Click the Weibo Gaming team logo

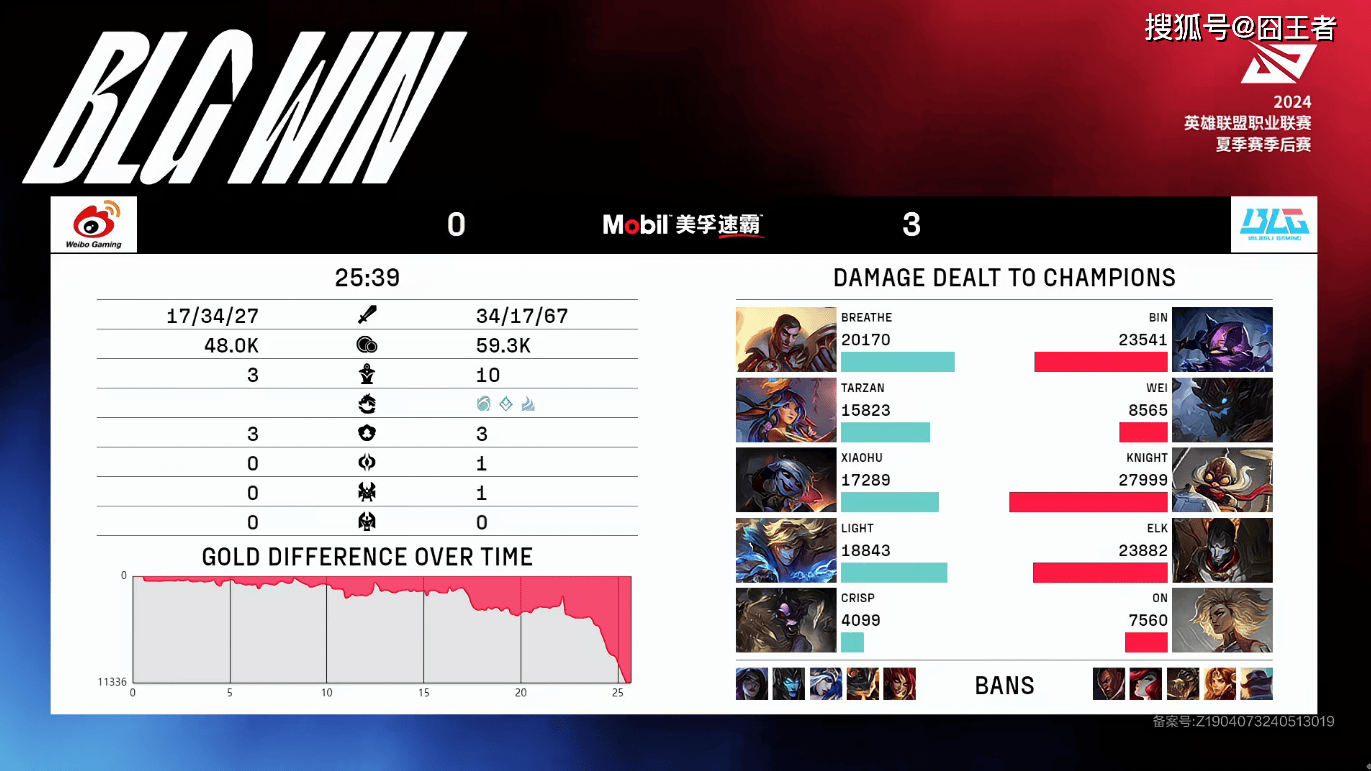click(93, 224)
